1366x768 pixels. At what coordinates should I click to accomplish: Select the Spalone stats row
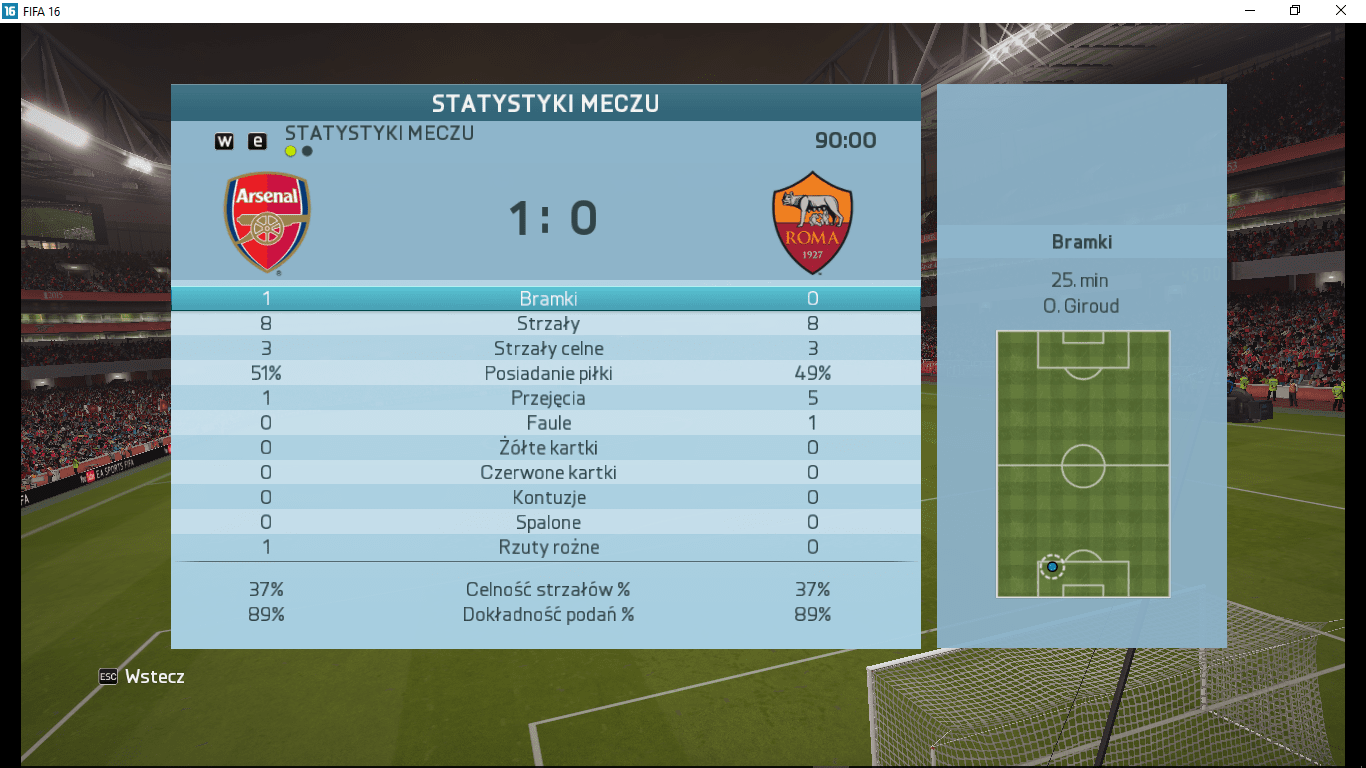(x=547, y=523)
